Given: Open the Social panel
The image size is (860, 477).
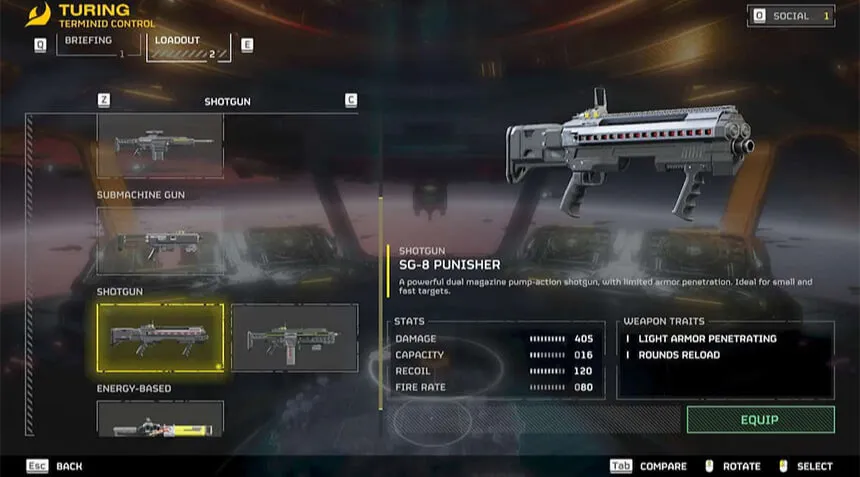Looking at the screenshot, I should click(x=791, y=16).
